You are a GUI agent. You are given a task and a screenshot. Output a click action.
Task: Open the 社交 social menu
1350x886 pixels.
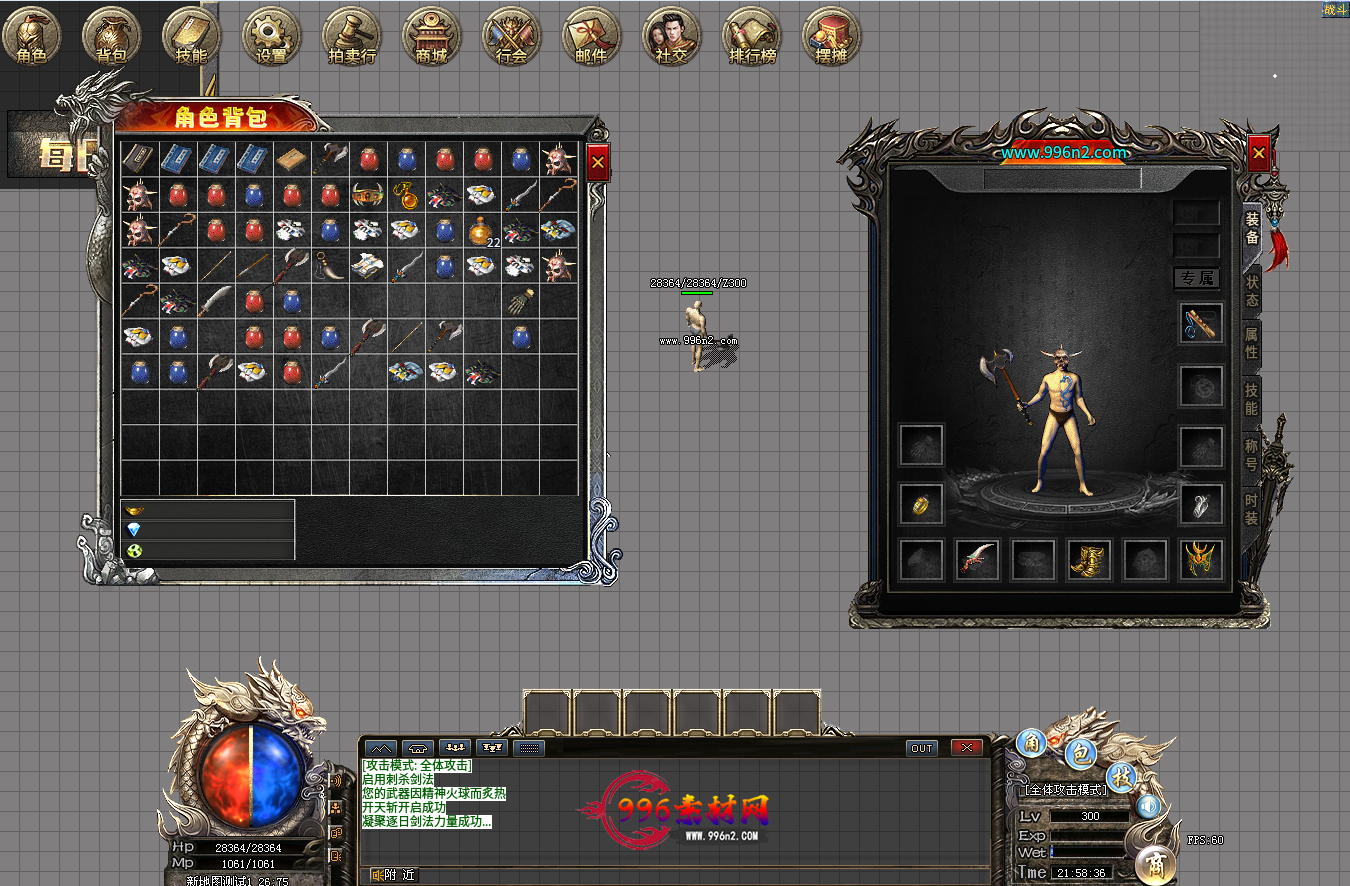(x=671, y=37)
